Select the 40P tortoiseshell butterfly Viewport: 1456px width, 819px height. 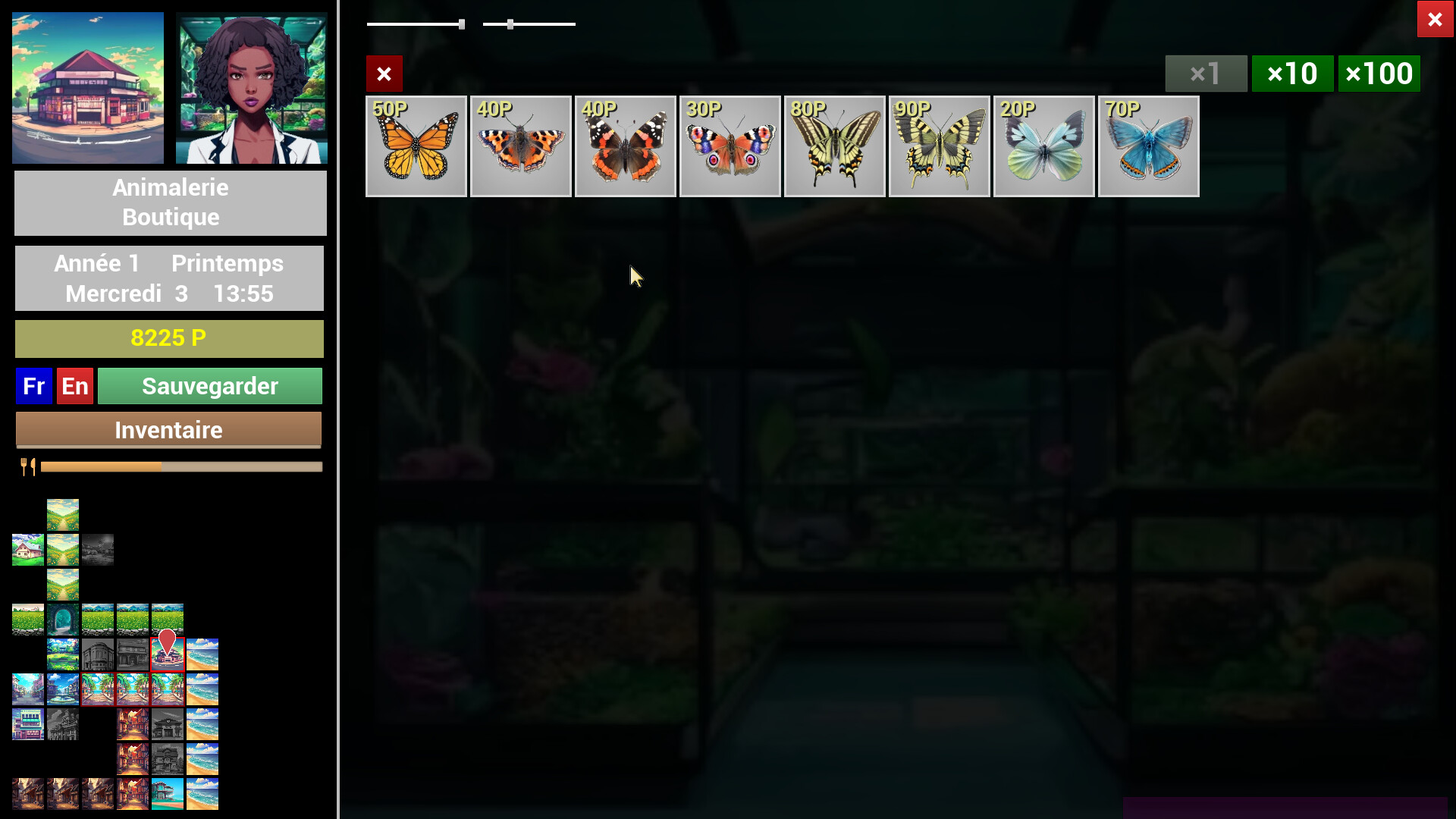(521, 146)
